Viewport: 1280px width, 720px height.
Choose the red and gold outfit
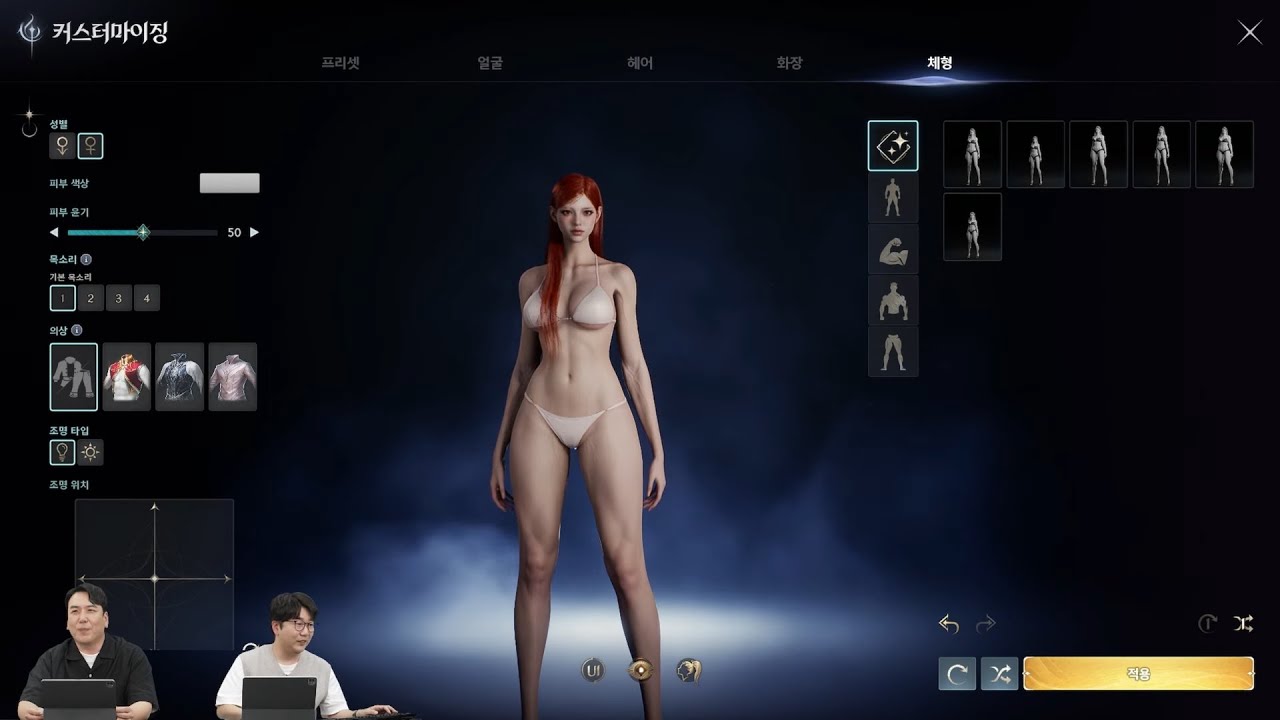pos(127,377)
